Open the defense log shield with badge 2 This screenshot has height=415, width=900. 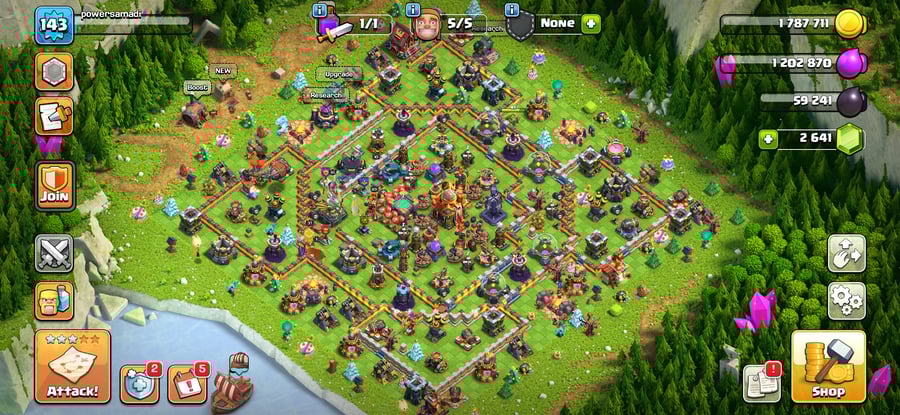tap(139, 384)
